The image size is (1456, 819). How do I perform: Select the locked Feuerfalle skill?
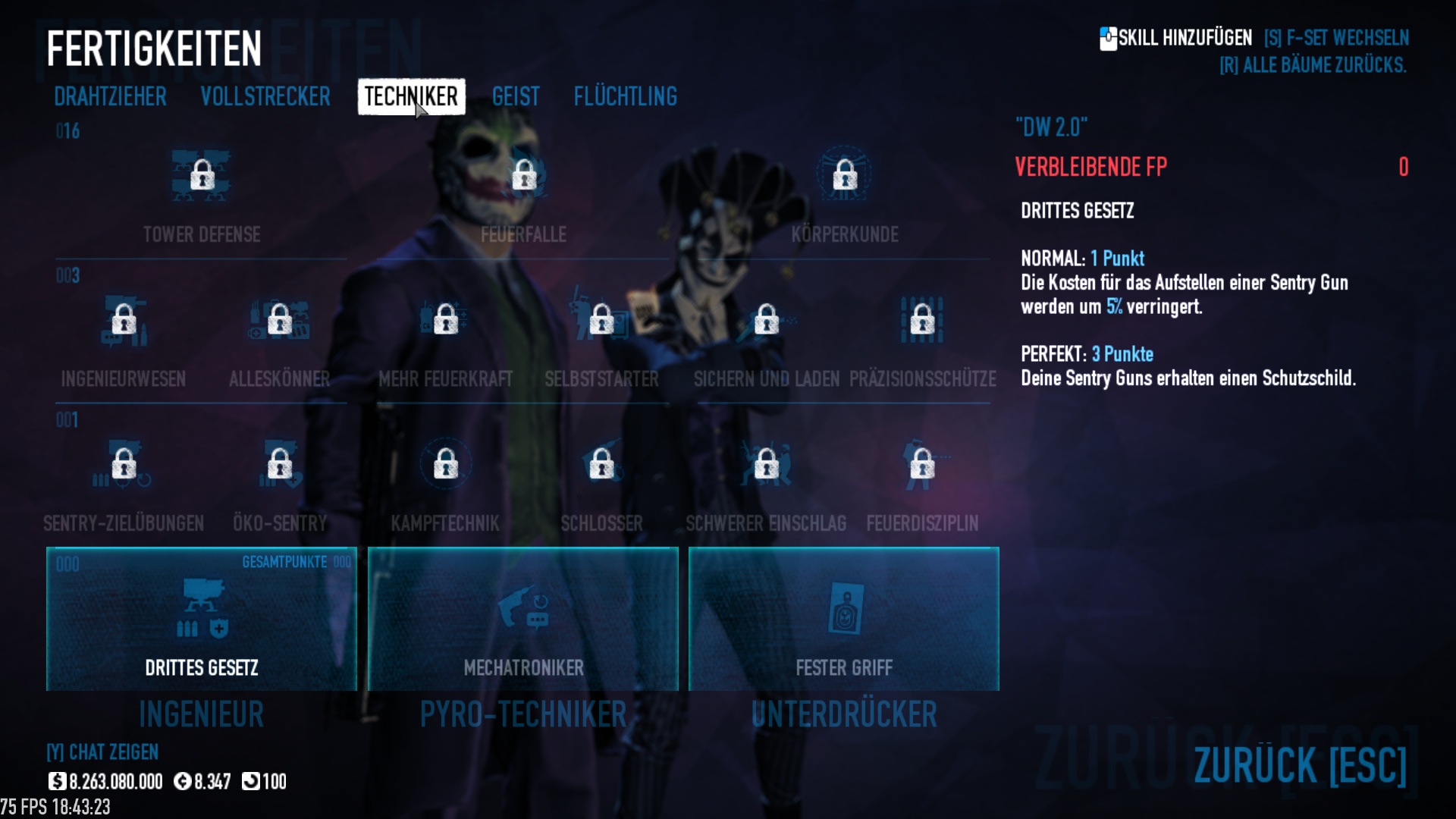tap(524, 177)
